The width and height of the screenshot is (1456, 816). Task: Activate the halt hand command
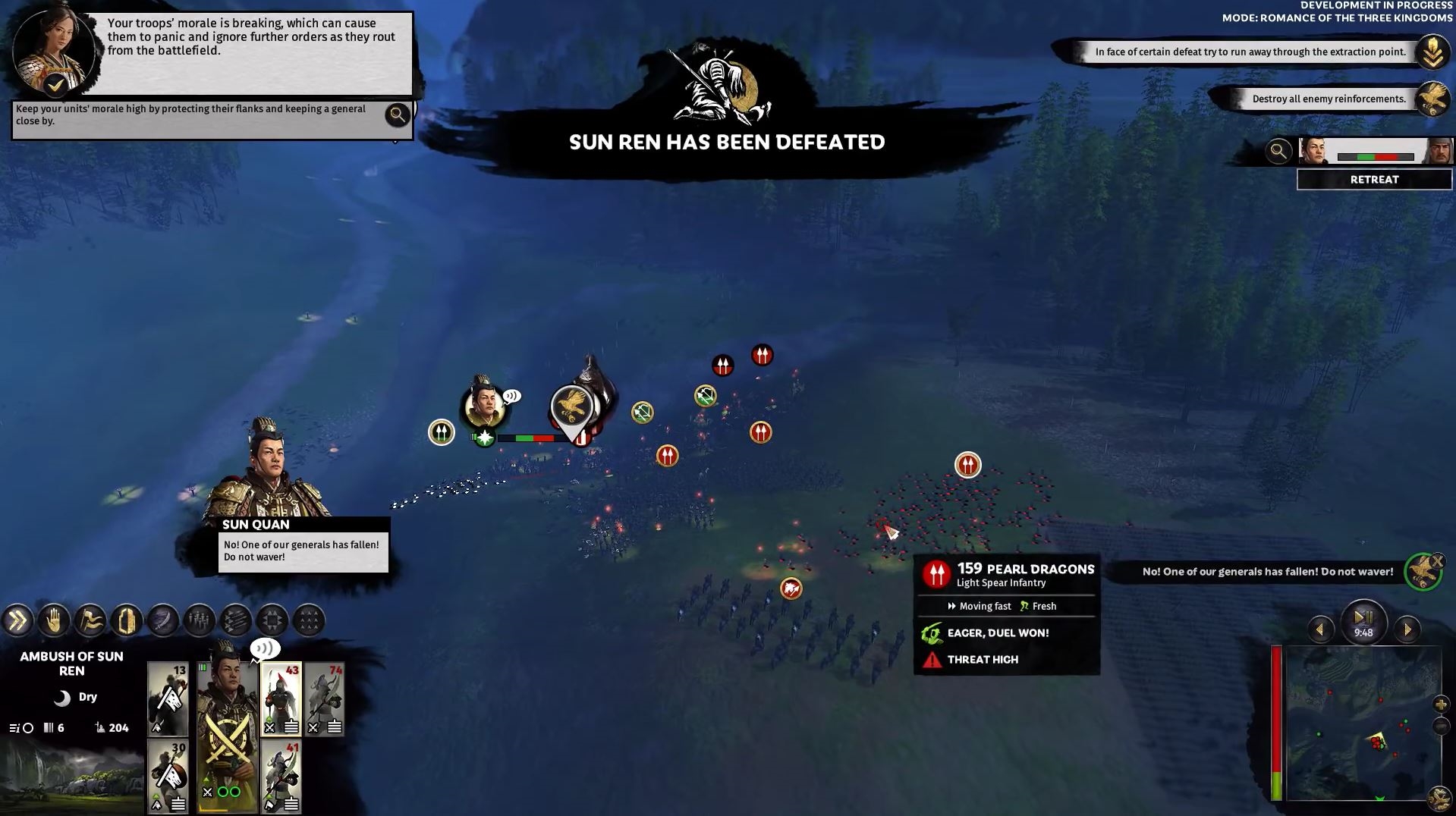click(x=54, y=621)
